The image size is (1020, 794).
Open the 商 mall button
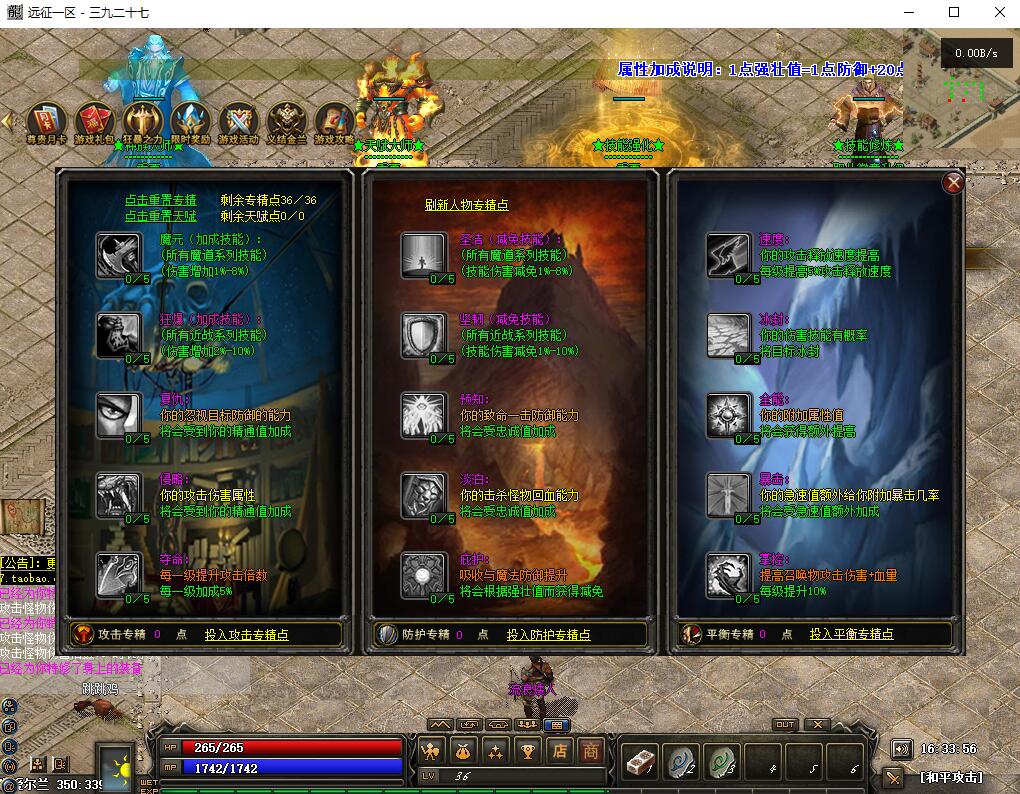coord(592,750)
